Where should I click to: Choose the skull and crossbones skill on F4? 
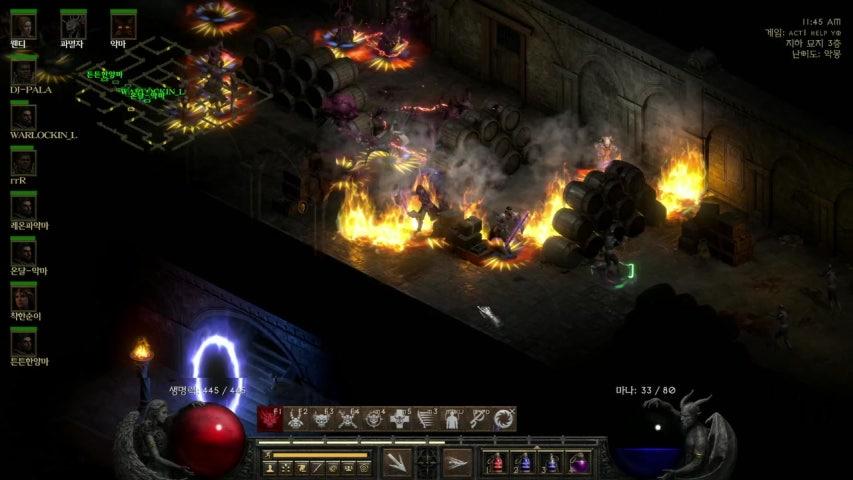(348, 419)
